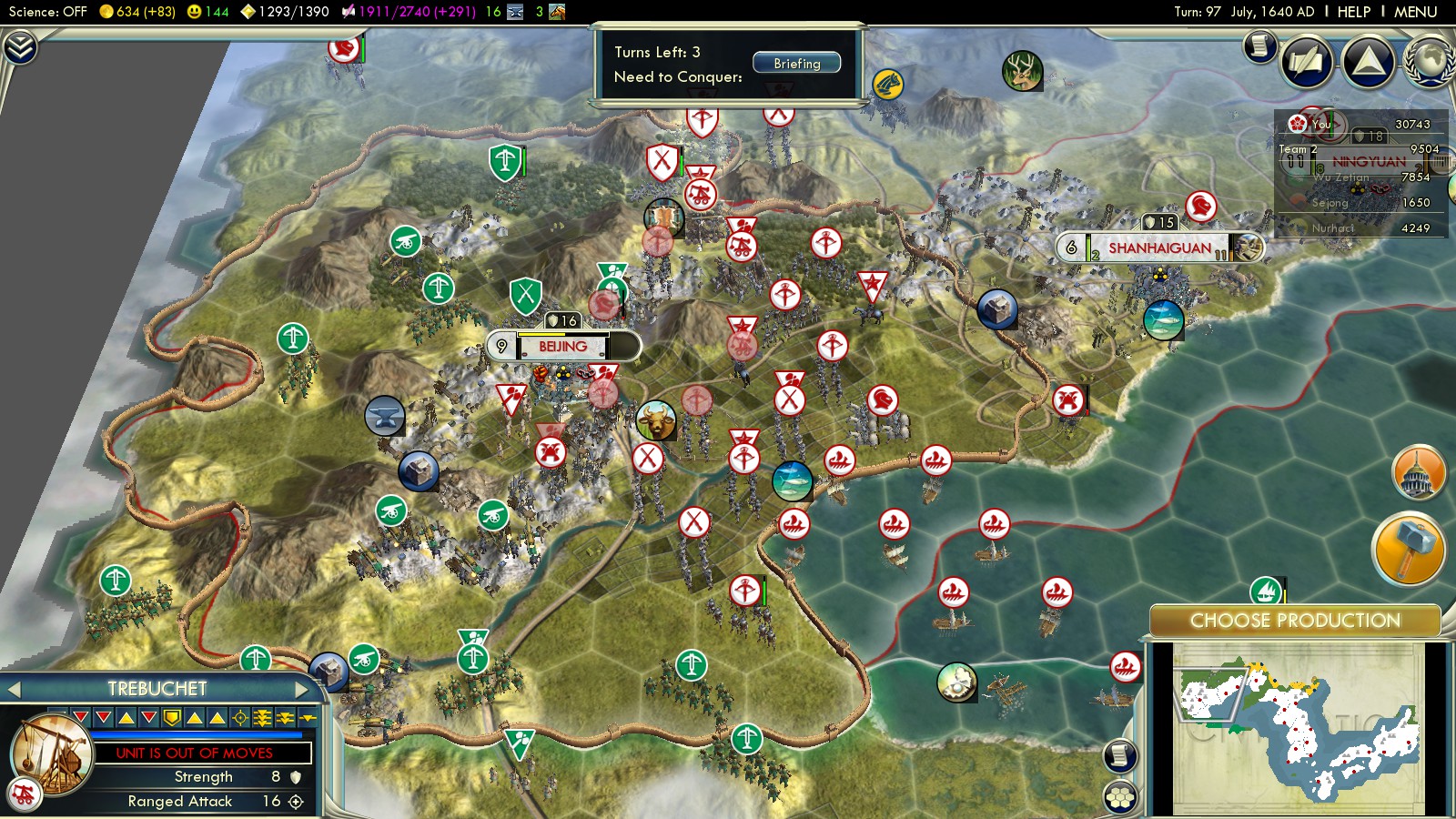Toggle the hex grid map options button
Image resolution: width=1456 pixels, height=819 pixels.
point(1120,797)
